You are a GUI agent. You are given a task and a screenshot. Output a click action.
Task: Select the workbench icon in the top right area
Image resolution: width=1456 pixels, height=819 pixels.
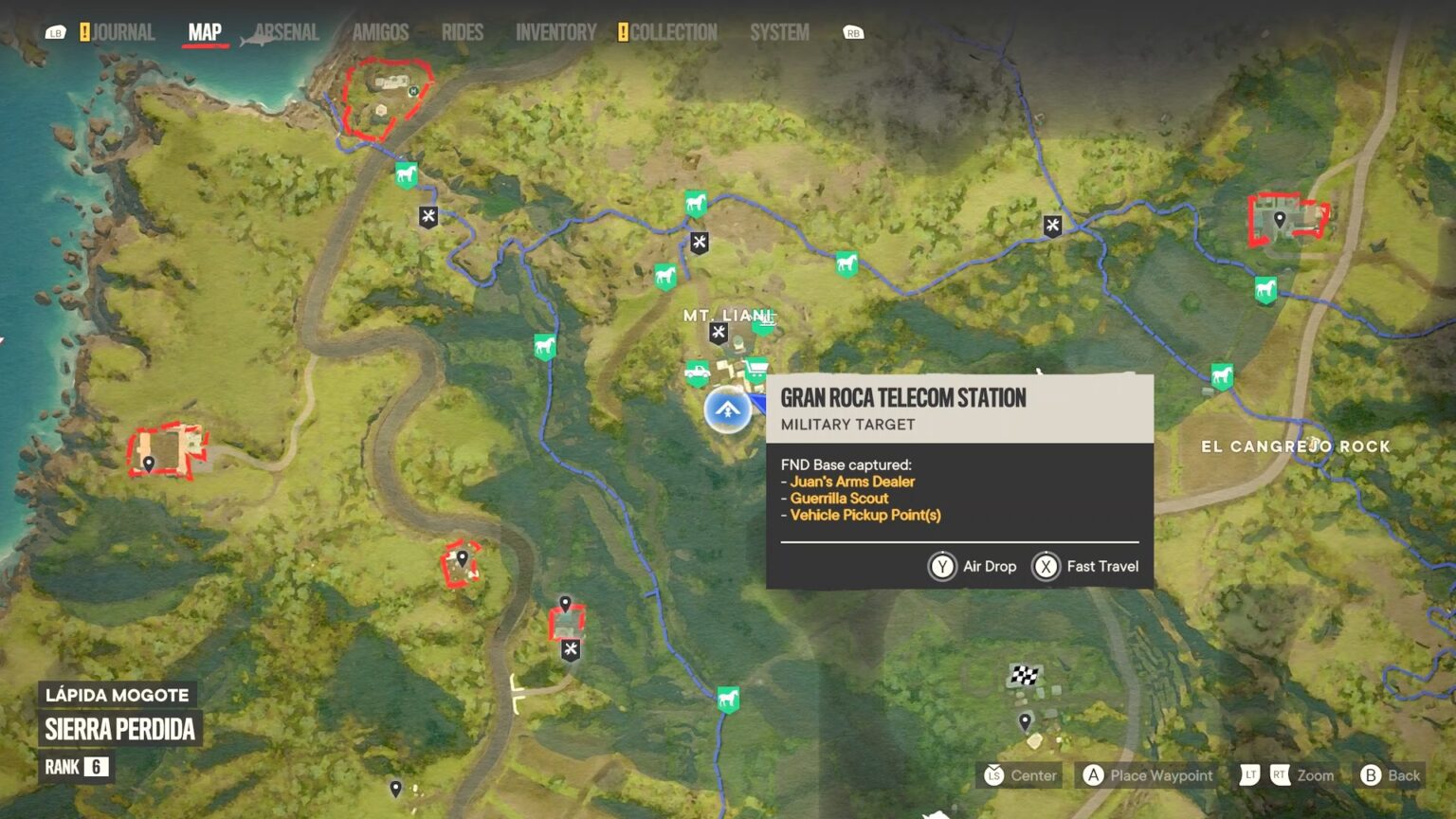[x=1052, y=225]
